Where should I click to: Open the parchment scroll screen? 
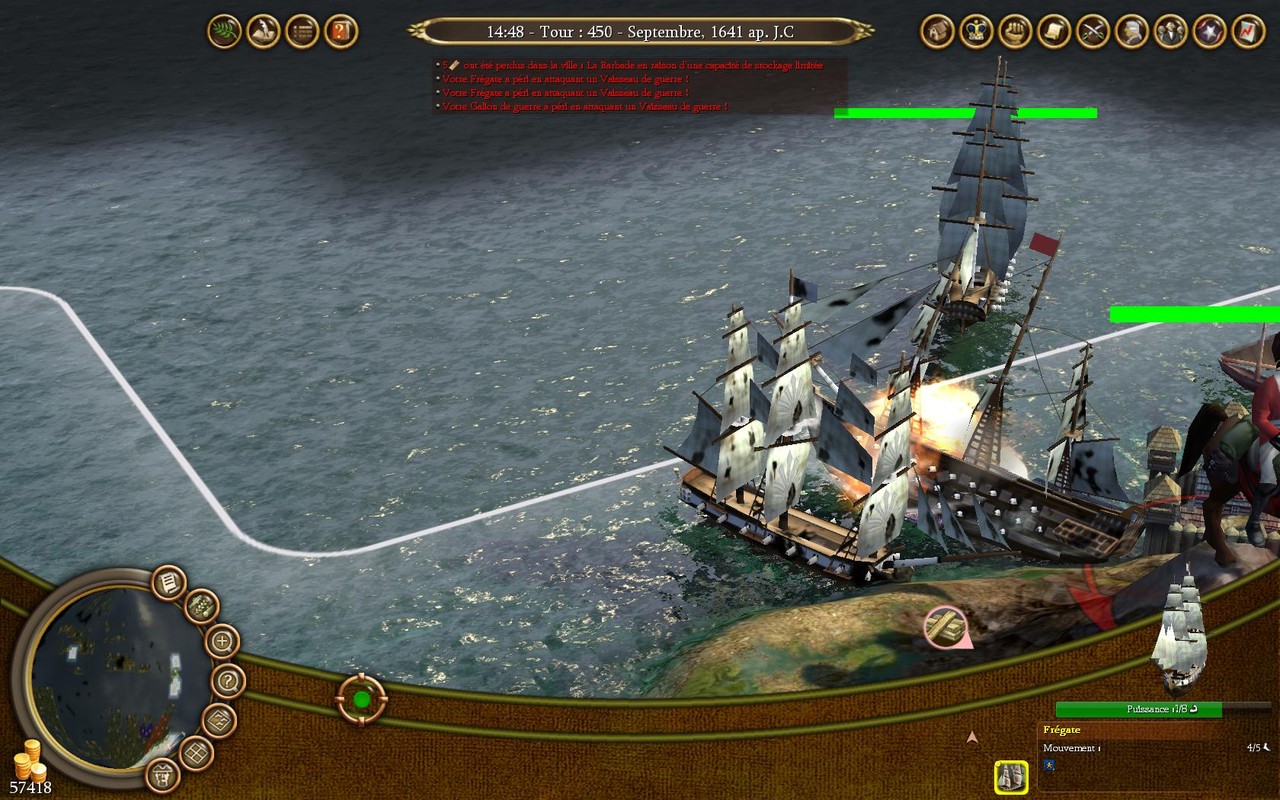1055,31
